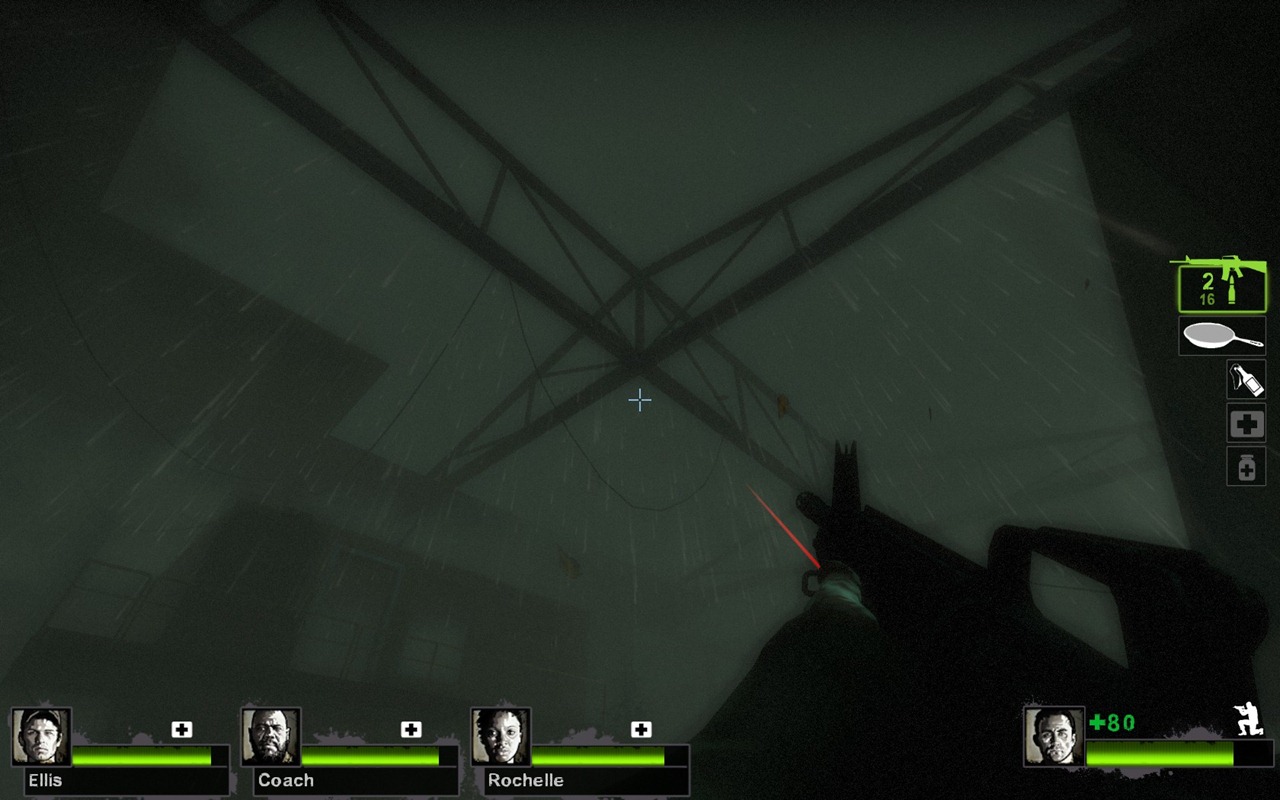The width and height of the screenshot is (1280, 800).
Task: Choose the Molotov throwable slot
Action: pos(1246,380)
